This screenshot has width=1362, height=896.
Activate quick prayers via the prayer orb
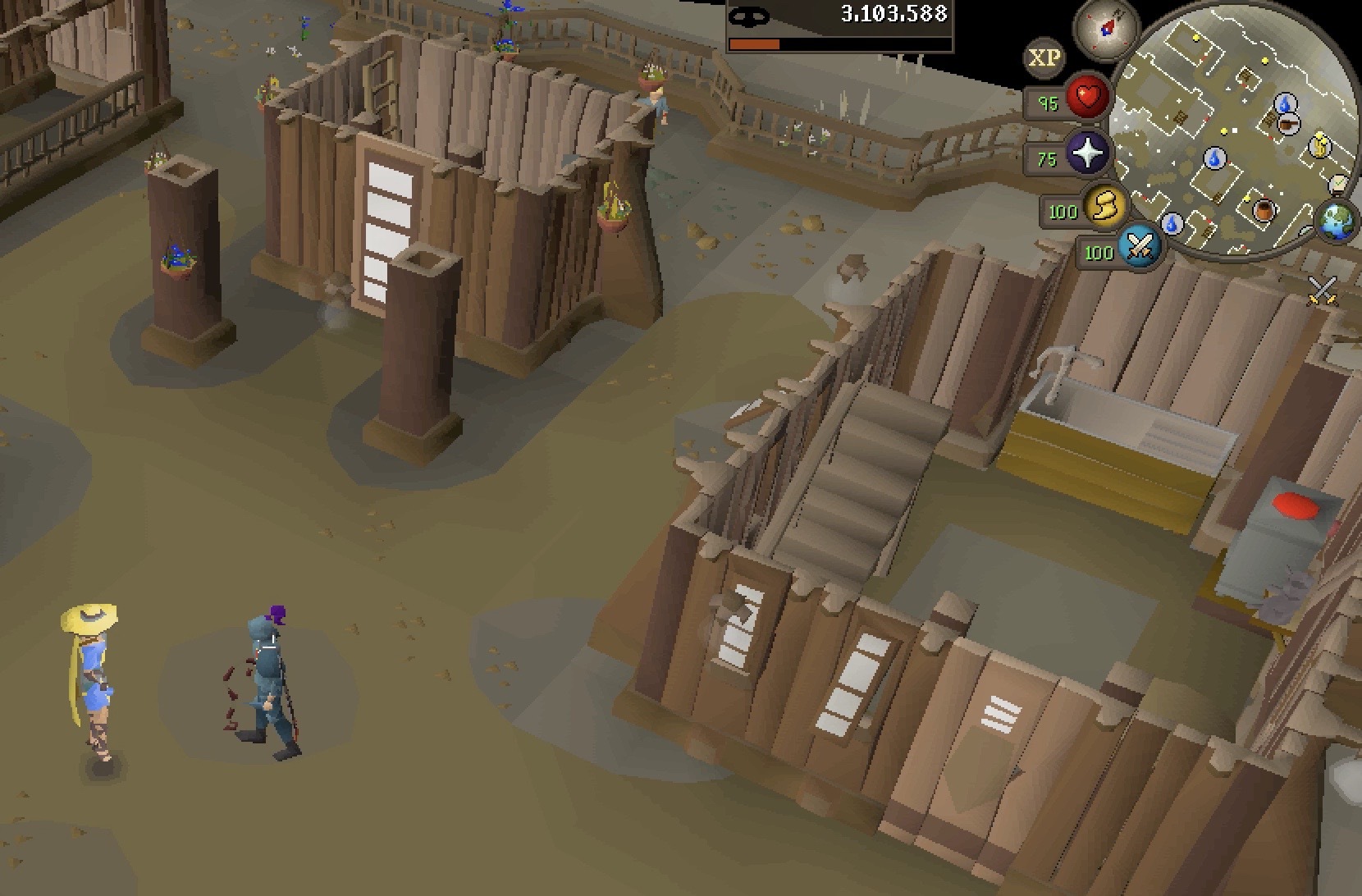pyautogui.click(x=1087, y=153)
